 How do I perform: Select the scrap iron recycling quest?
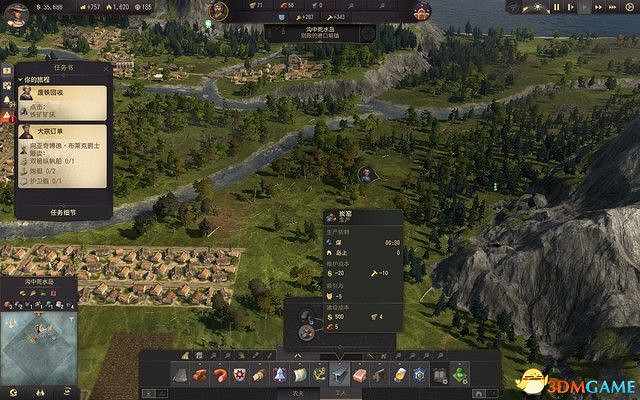coord(62,100)
